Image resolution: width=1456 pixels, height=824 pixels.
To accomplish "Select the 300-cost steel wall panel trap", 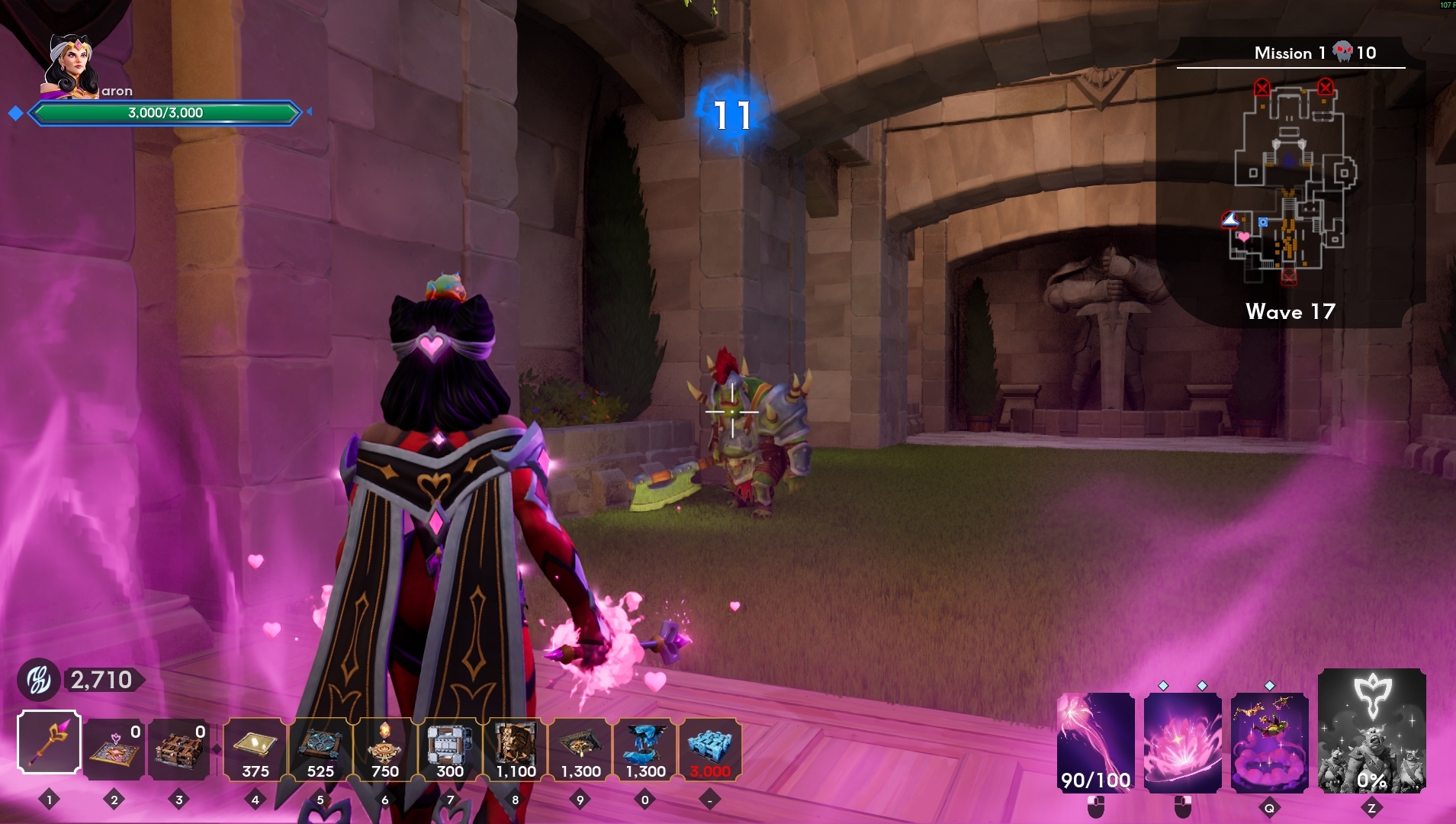I will pos(450,748).
